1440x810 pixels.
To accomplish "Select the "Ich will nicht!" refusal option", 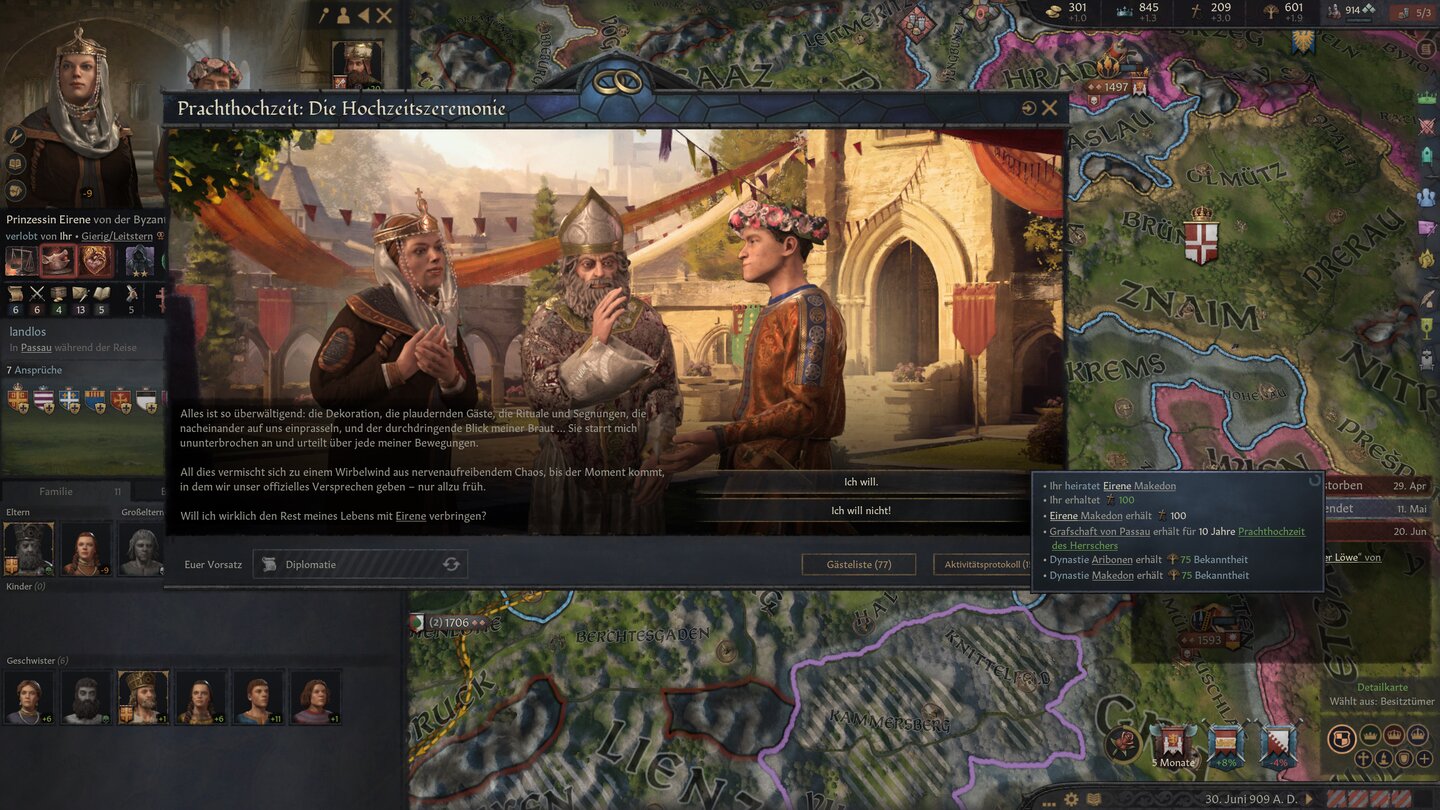I will click(x=861, y=511).
